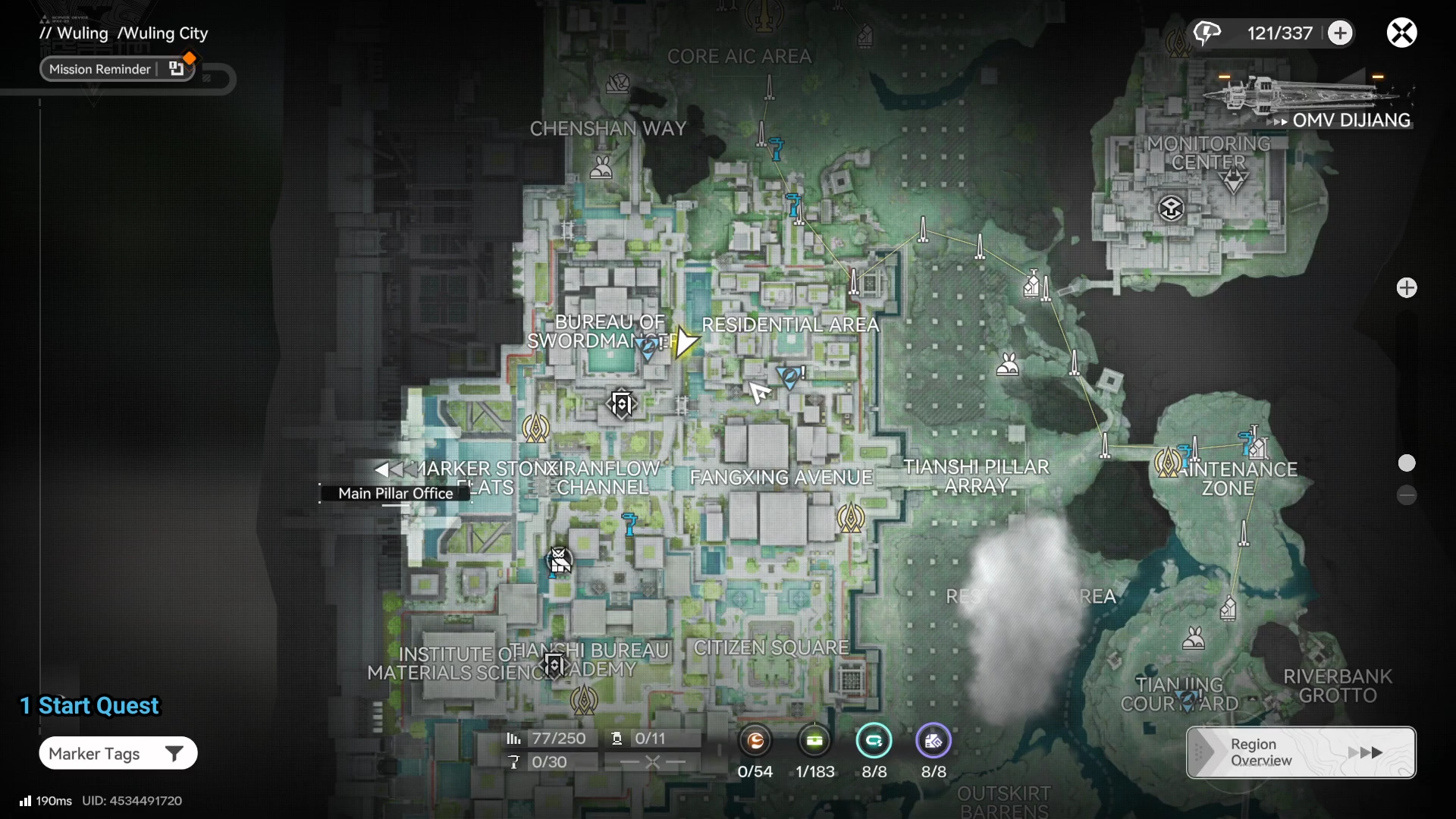Select the Main Pillar Office label
Screen dimensions: 1456x819
point(395,493)
